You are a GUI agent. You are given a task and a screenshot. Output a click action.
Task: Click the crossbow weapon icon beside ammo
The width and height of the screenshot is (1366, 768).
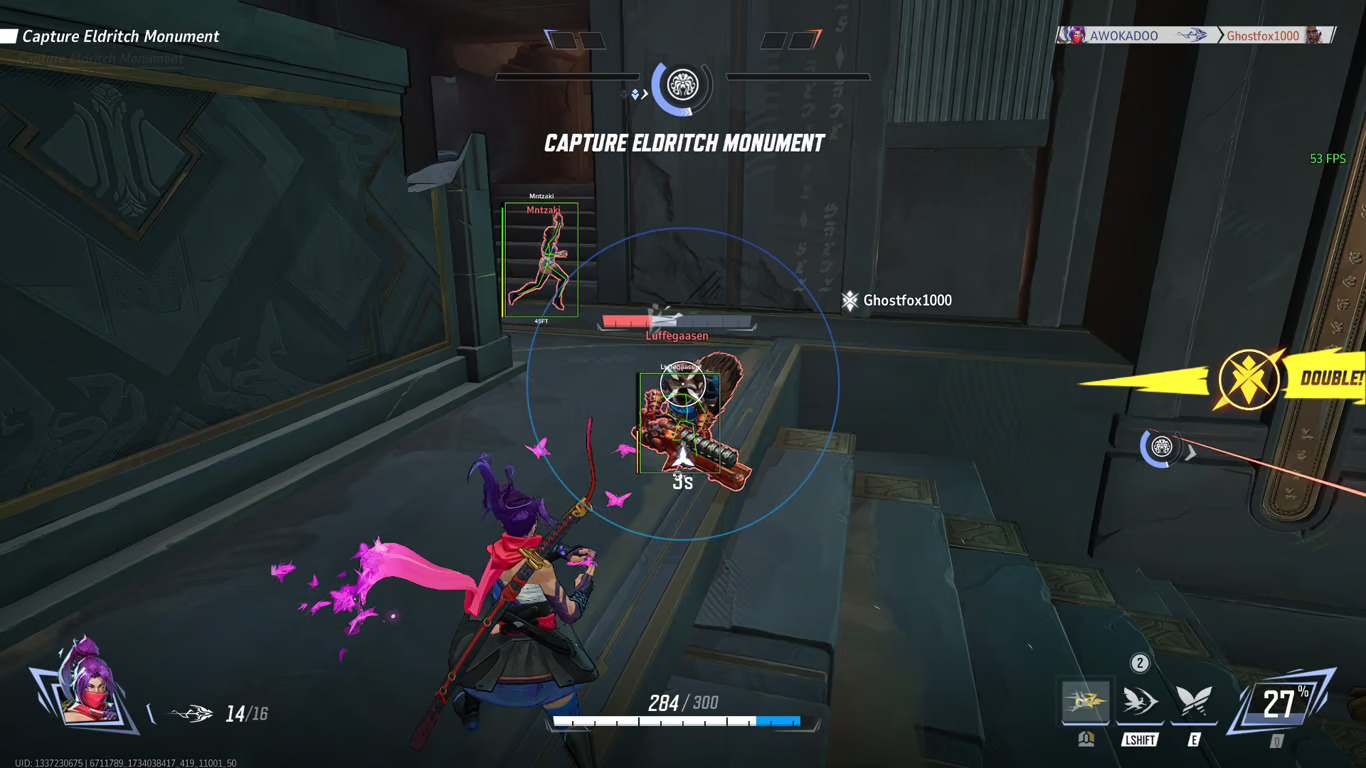tap(191, 713)
